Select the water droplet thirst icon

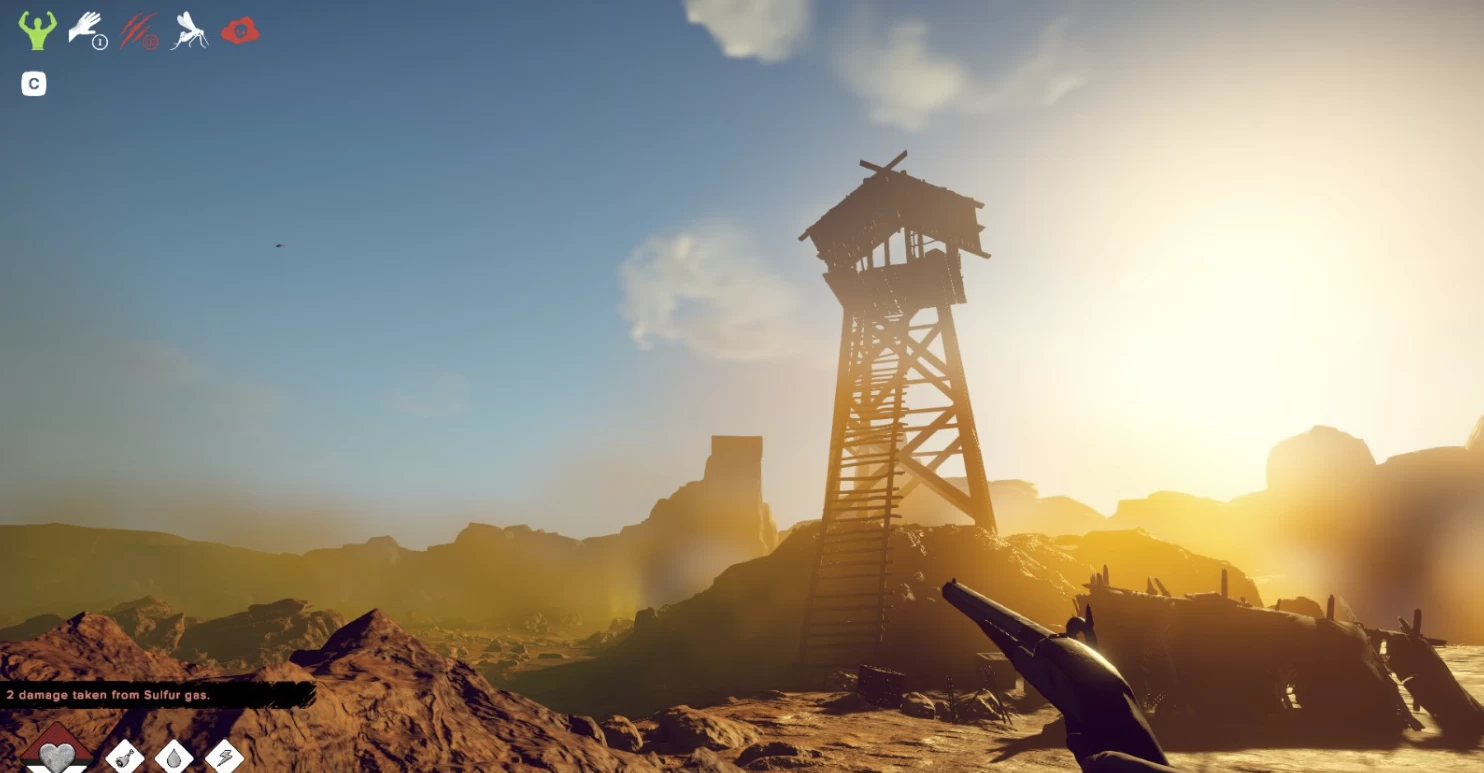tap(174, 757)
